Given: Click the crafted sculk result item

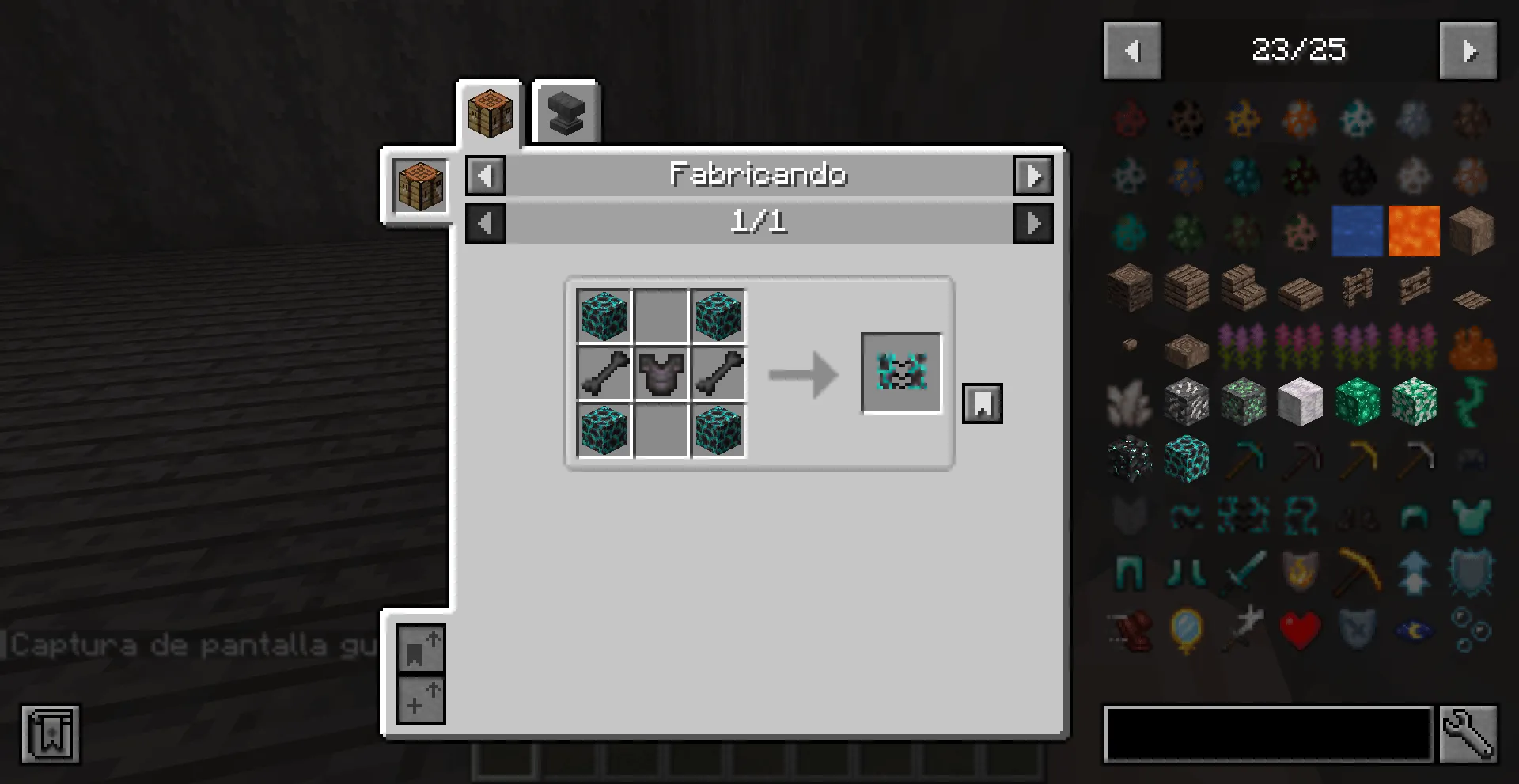Looking at the screenshot, I should tap(902, 374).
